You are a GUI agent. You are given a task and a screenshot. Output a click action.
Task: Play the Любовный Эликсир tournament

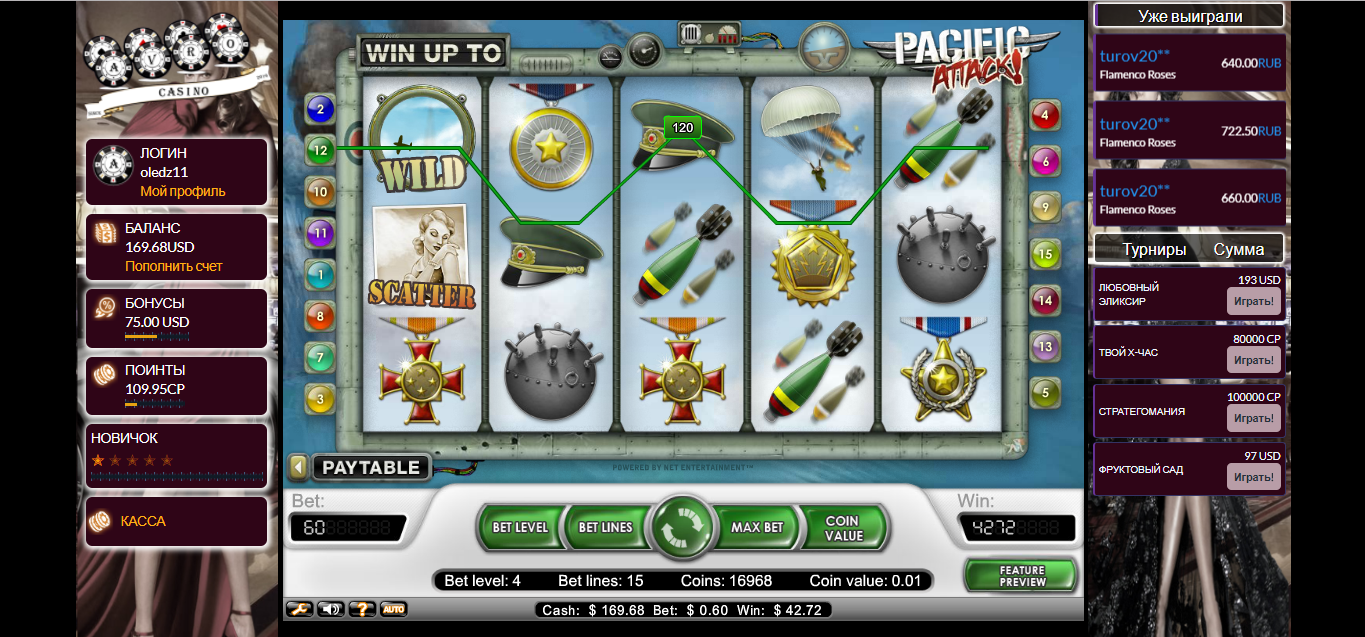click(1253, 301)
